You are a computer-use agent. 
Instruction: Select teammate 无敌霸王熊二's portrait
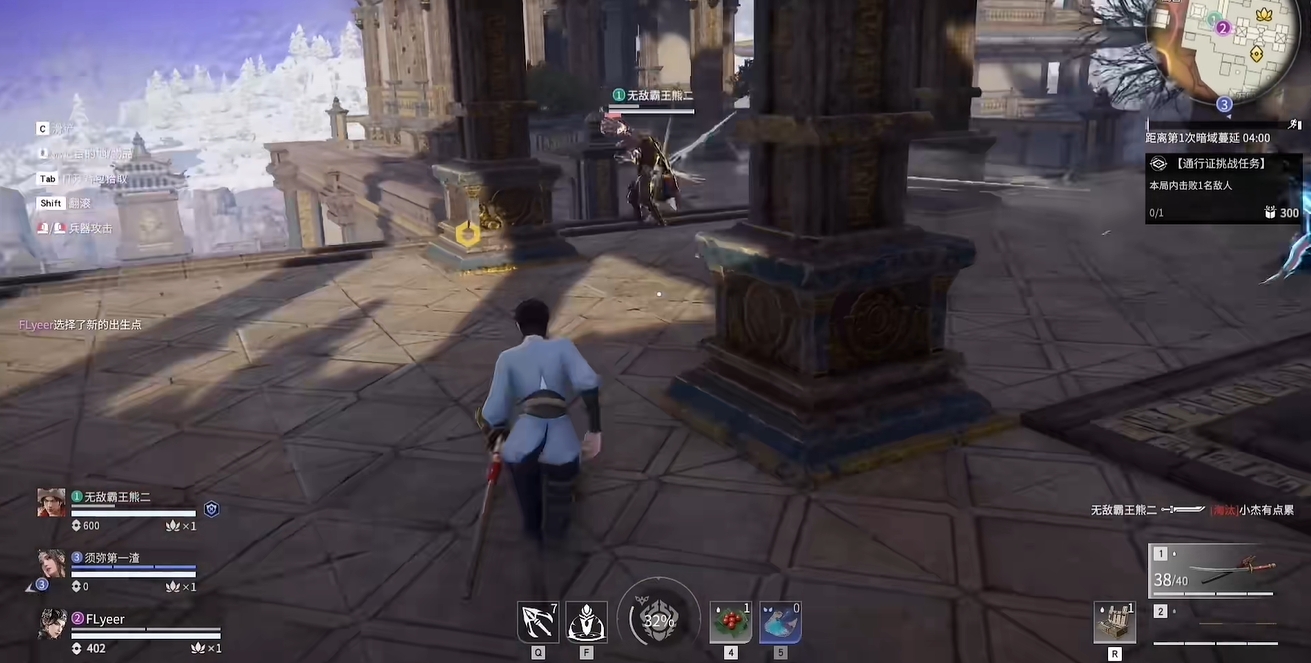click(52, 502)
